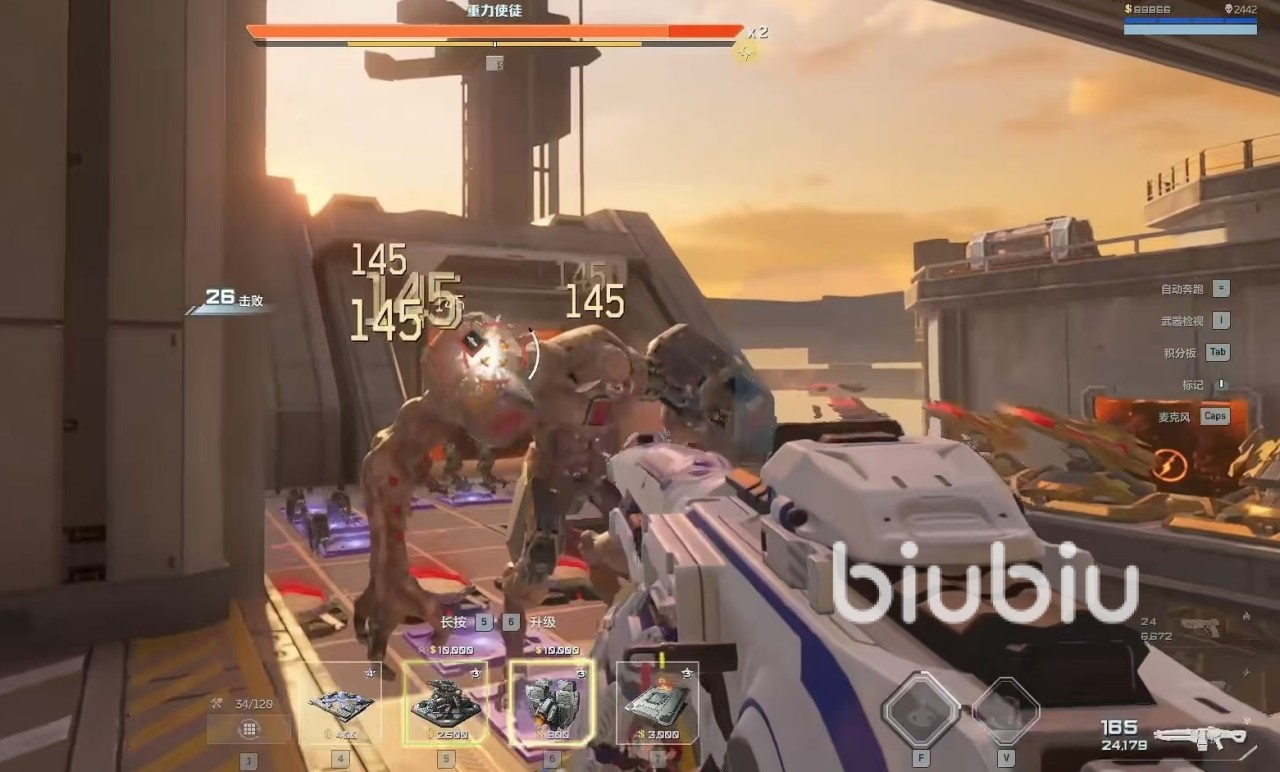
Task: Select the equipped rifle weapon icon
Action: 1200,738
